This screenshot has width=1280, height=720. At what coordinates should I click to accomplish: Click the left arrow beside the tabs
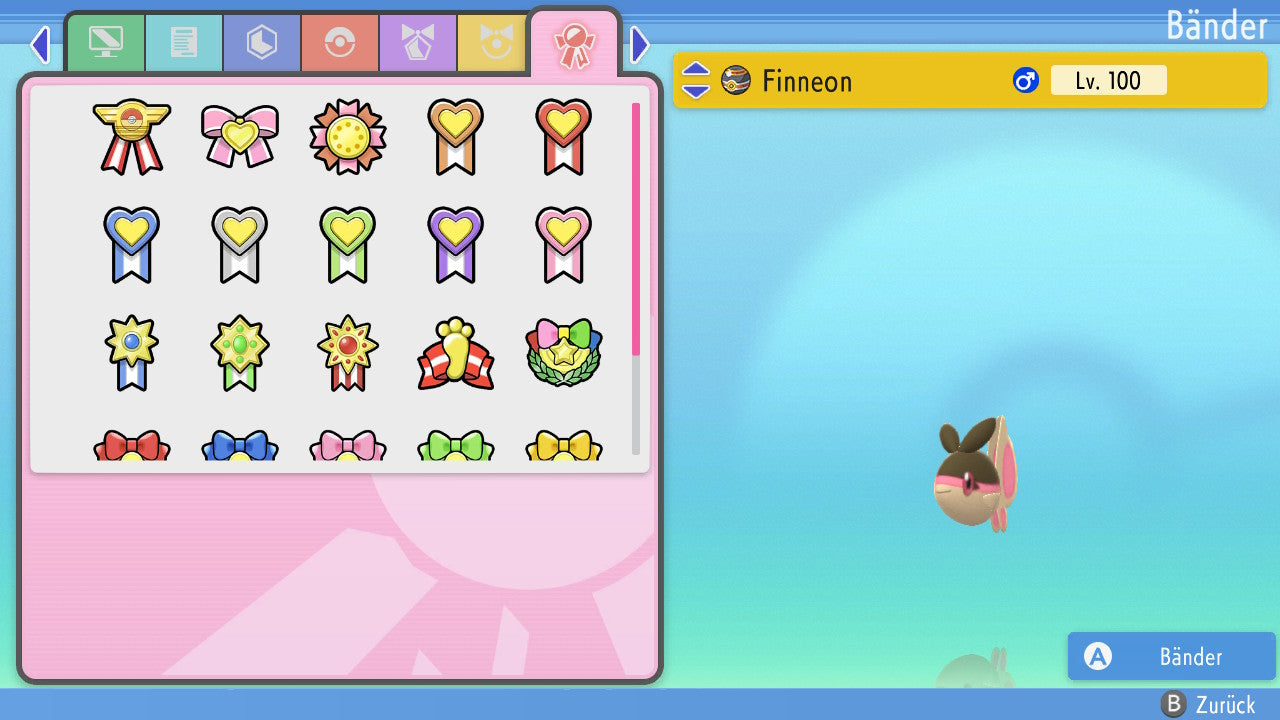click(40, 44)
